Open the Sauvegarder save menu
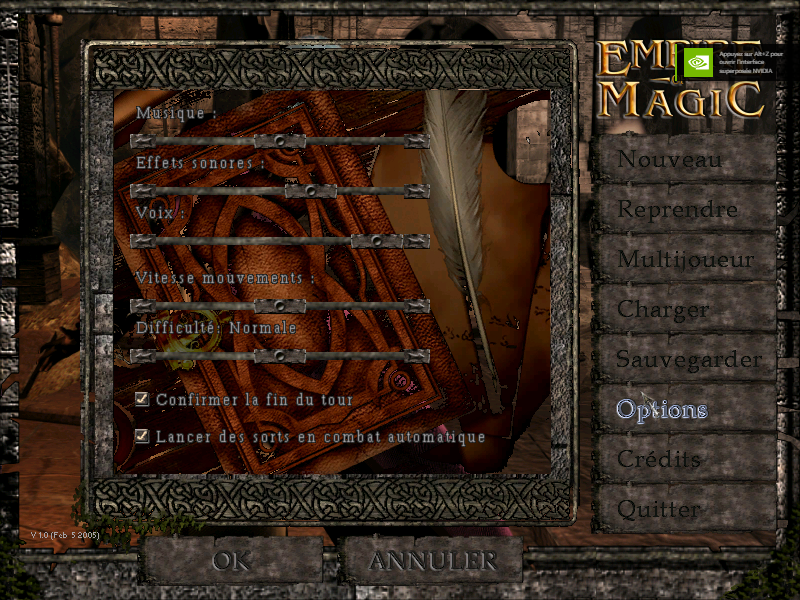 click(x=683, y=359)
